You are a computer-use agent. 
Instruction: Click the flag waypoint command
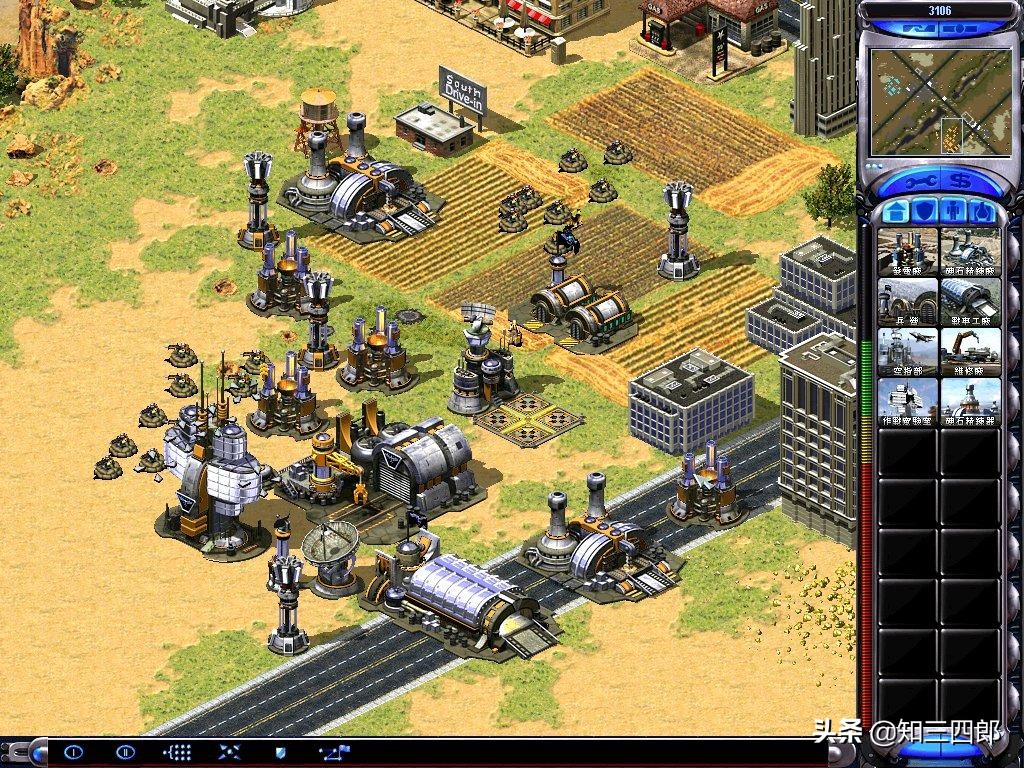click(334, 751)
